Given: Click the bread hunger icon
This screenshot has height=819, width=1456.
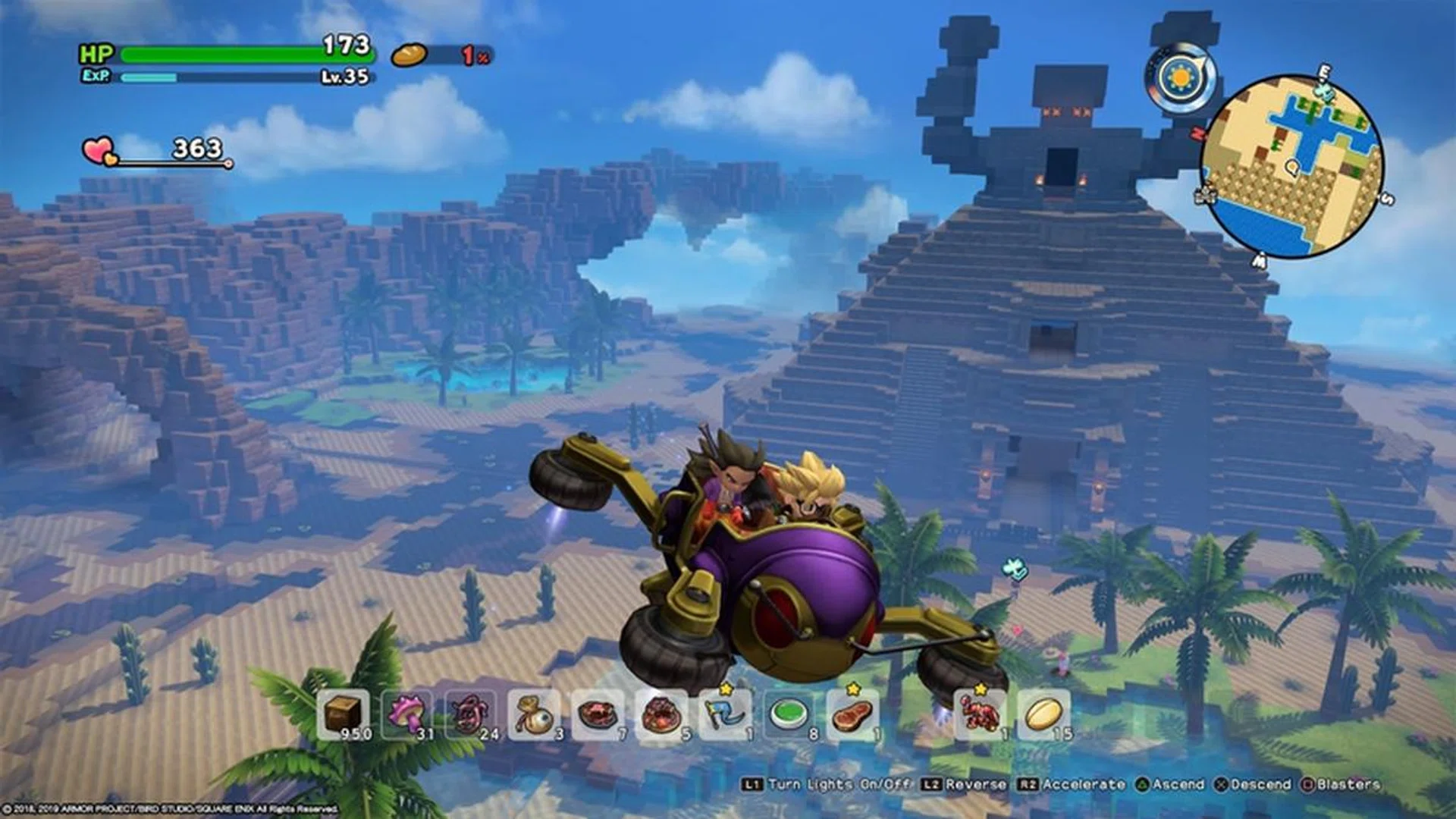Looking at the screenshot, I should point(409,55).
